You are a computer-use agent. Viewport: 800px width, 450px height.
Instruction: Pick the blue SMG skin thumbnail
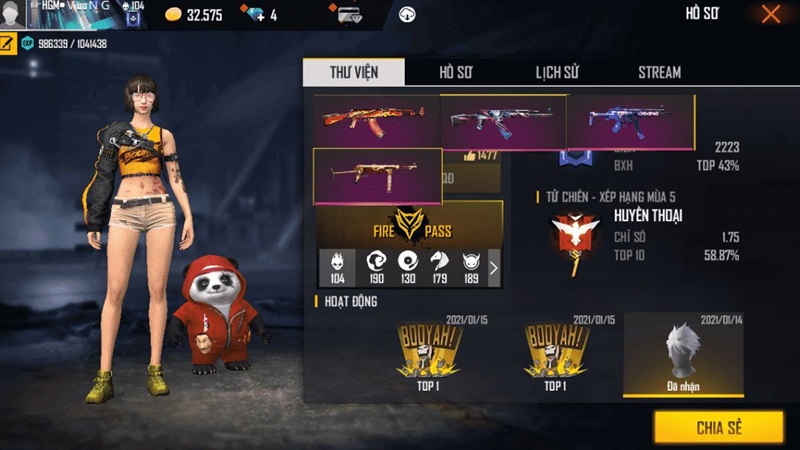click(630, 122)
